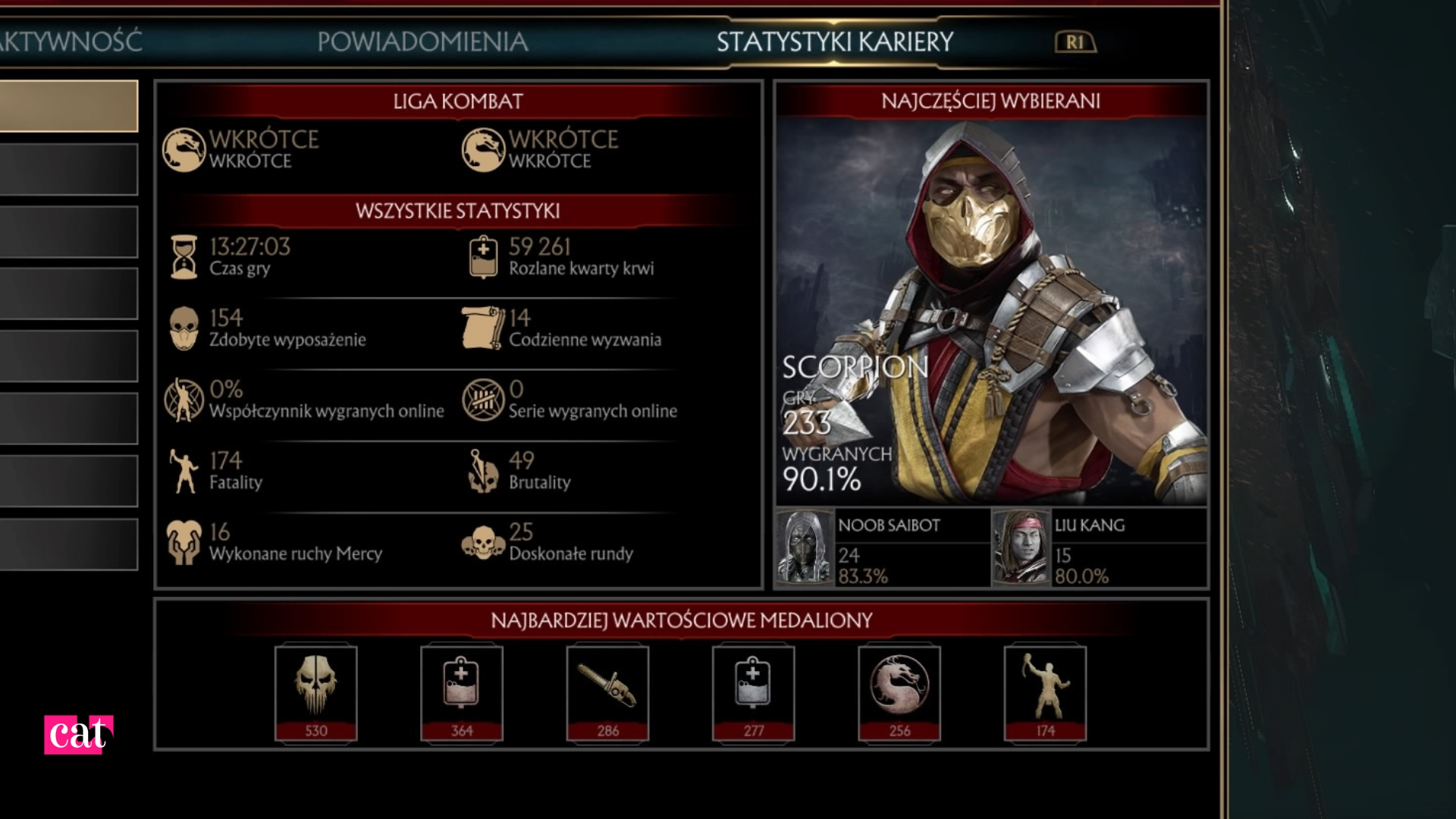Select the blood bag medallion worth 364

(x=462, y=693)
